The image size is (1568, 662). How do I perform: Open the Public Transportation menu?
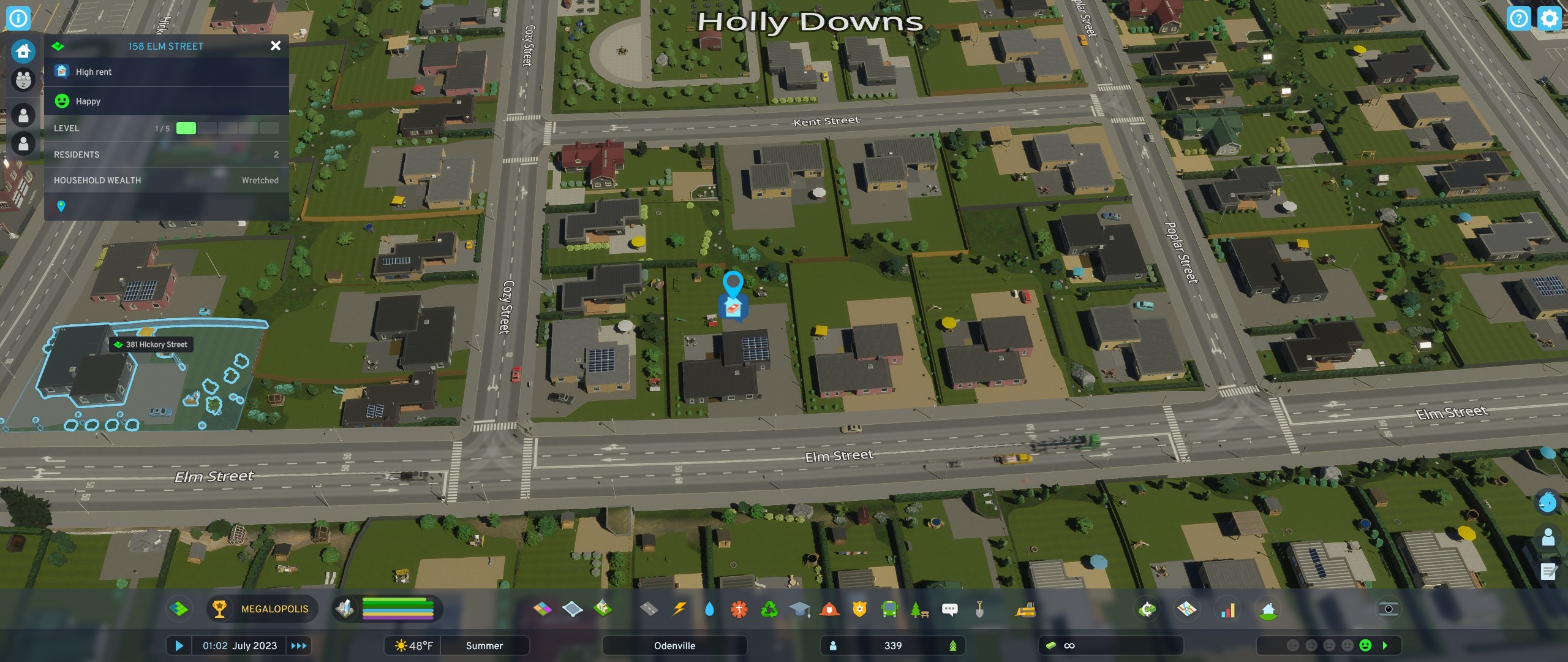(889, 609)
